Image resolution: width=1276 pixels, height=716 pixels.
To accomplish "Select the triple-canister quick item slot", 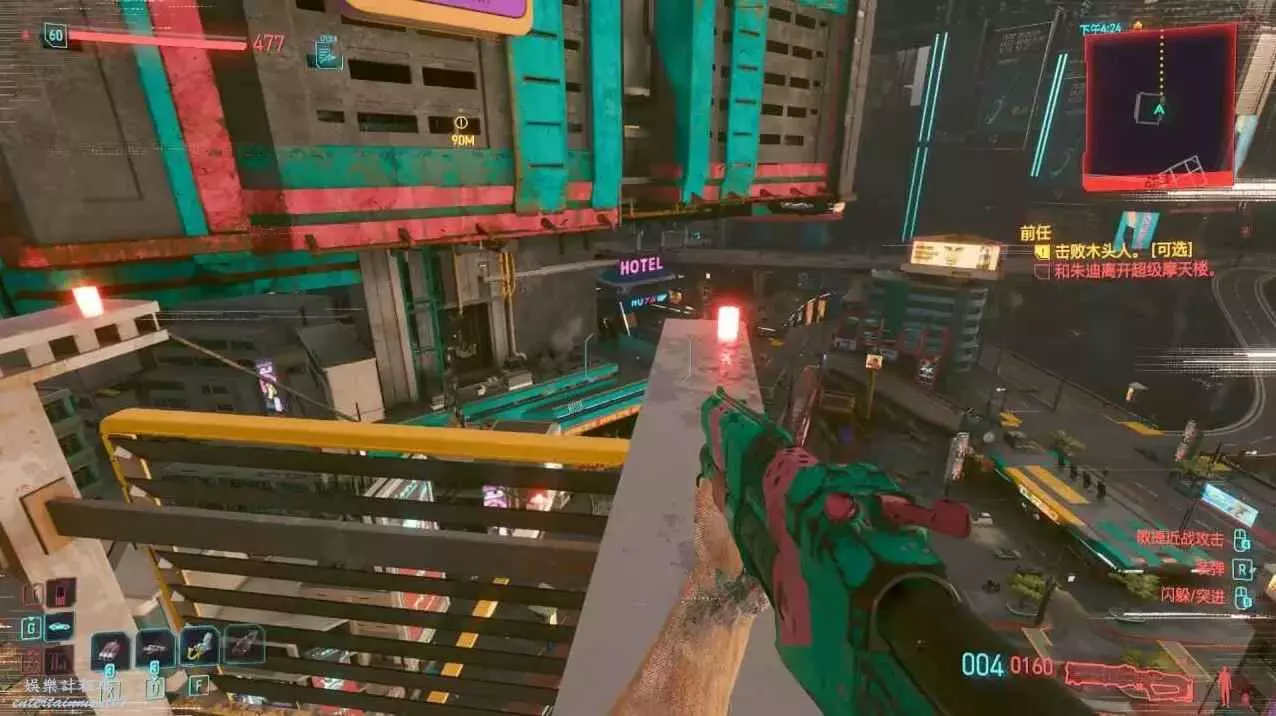I will click(110, 650).
